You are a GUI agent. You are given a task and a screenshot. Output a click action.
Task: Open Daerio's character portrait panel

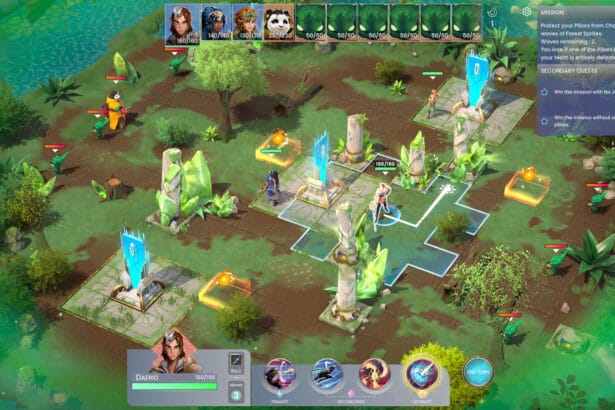tap(175, 352)
